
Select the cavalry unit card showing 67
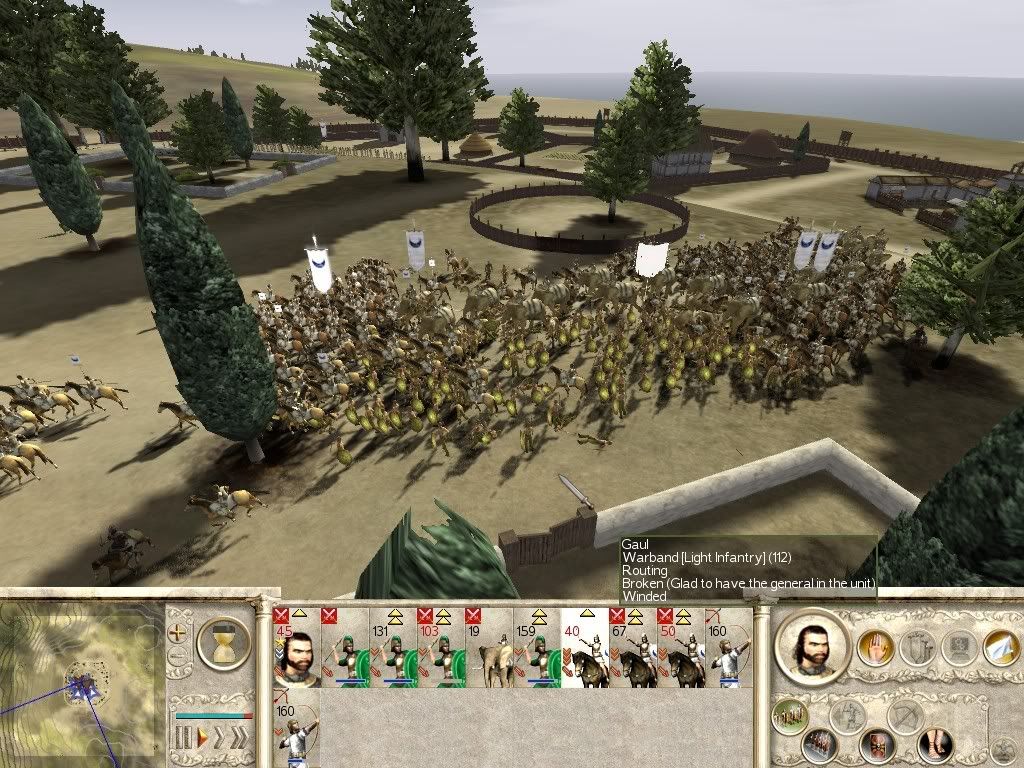[632, 648]
